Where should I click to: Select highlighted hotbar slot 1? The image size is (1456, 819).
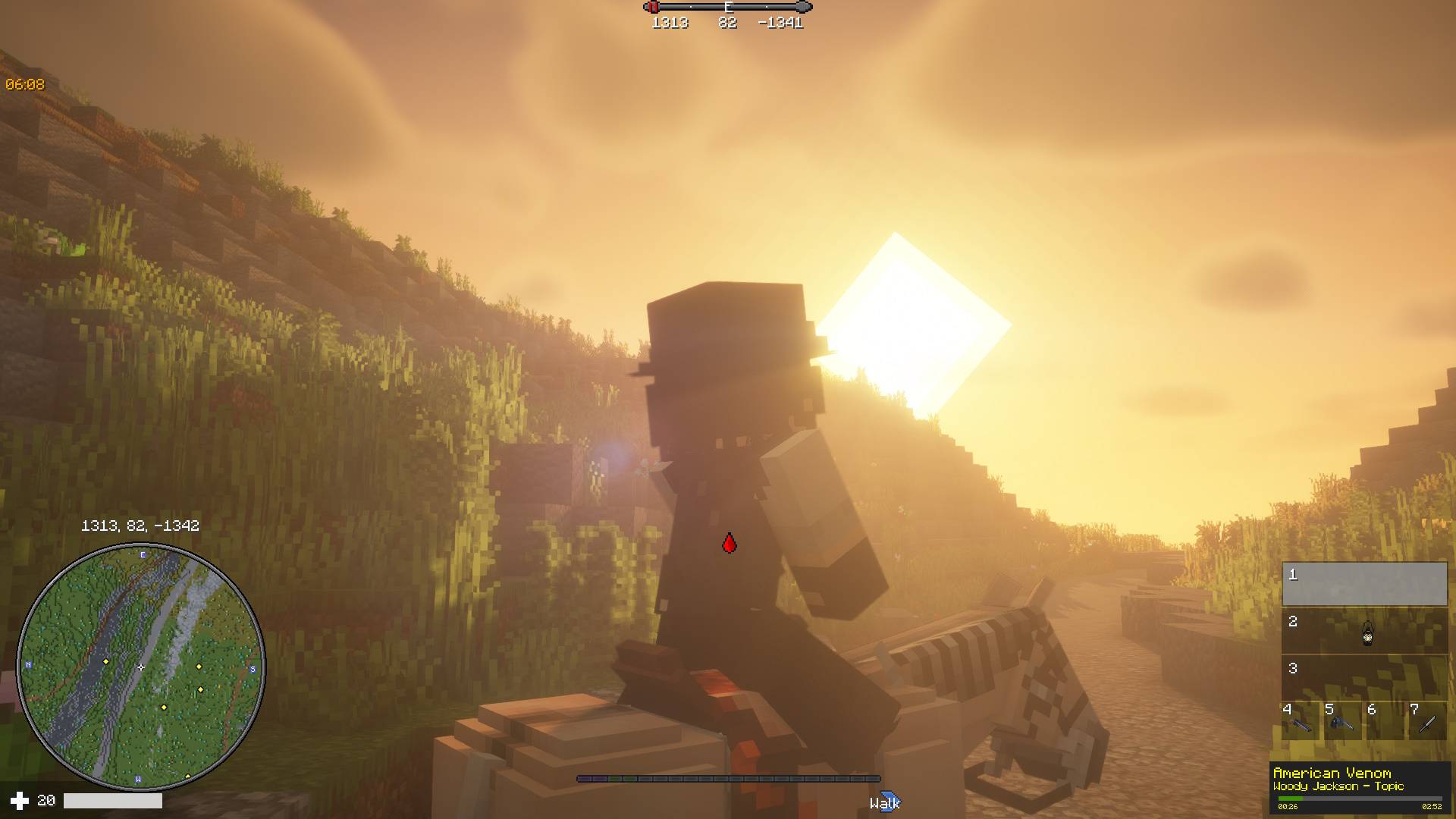point(1363,584)
